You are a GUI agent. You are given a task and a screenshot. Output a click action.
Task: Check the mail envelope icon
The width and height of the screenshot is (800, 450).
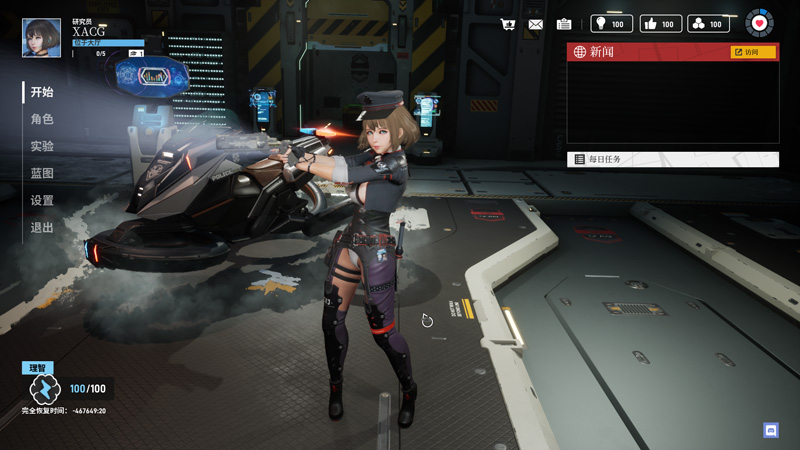click(x=536, y=24)
